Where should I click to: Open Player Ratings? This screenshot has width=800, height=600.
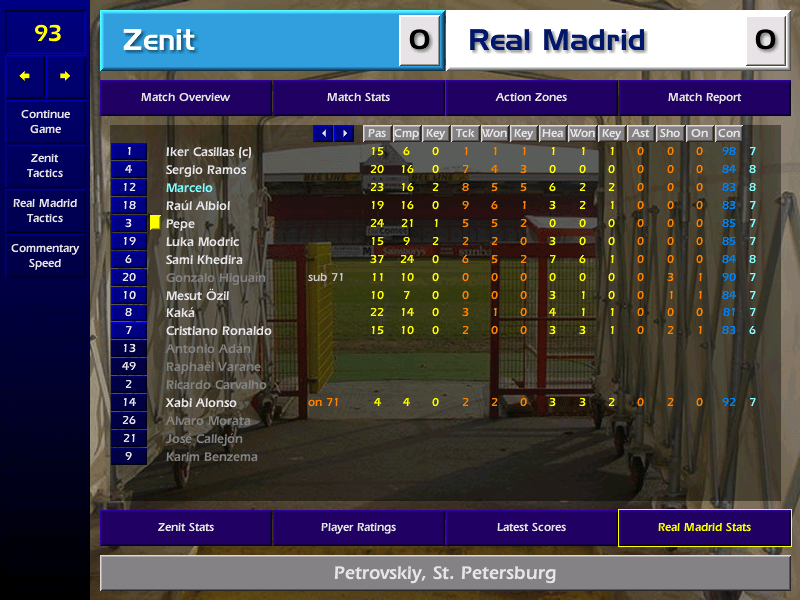click(358, 528)
